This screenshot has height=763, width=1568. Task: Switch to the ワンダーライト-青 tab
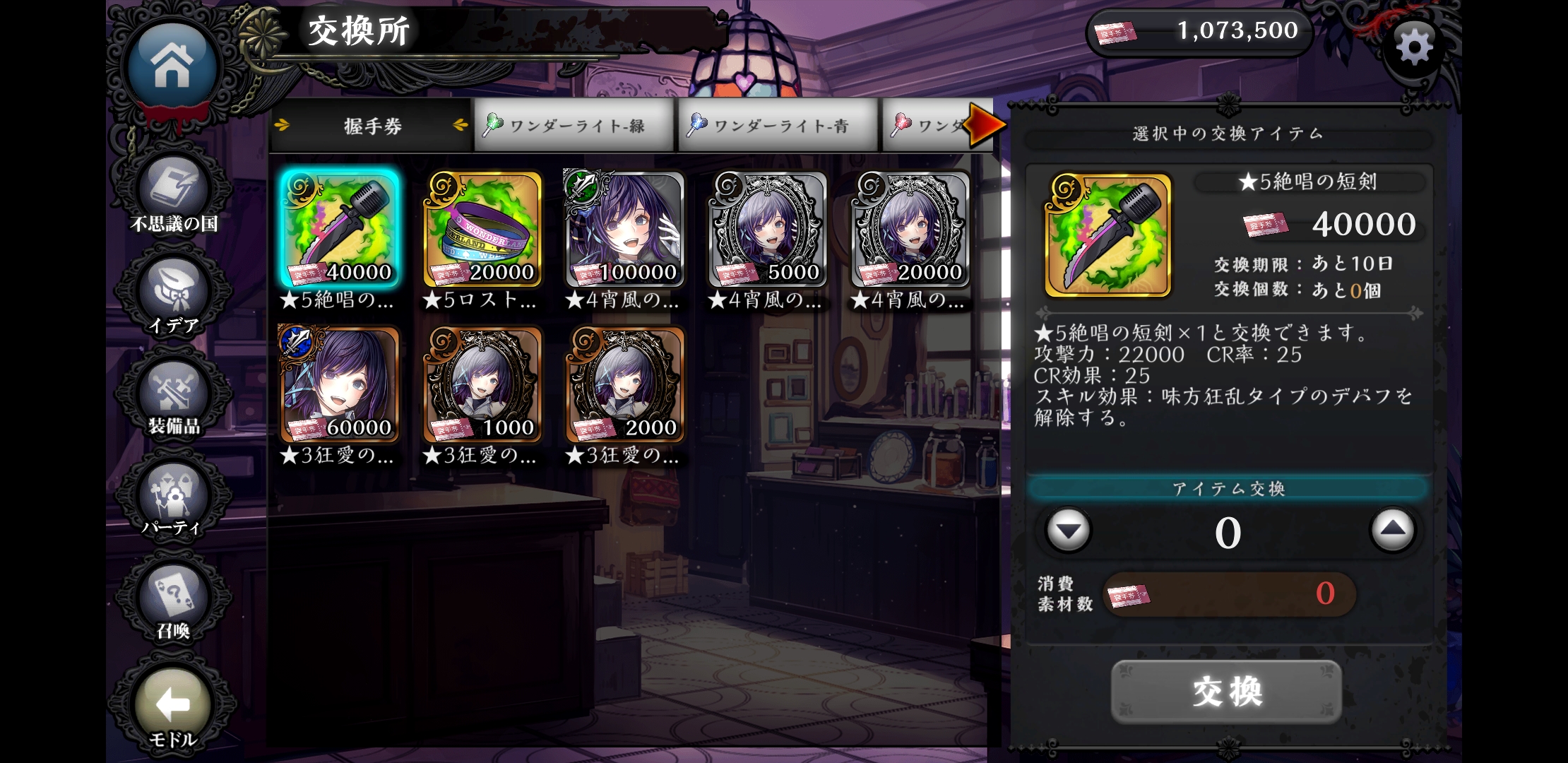pos(777,126)
